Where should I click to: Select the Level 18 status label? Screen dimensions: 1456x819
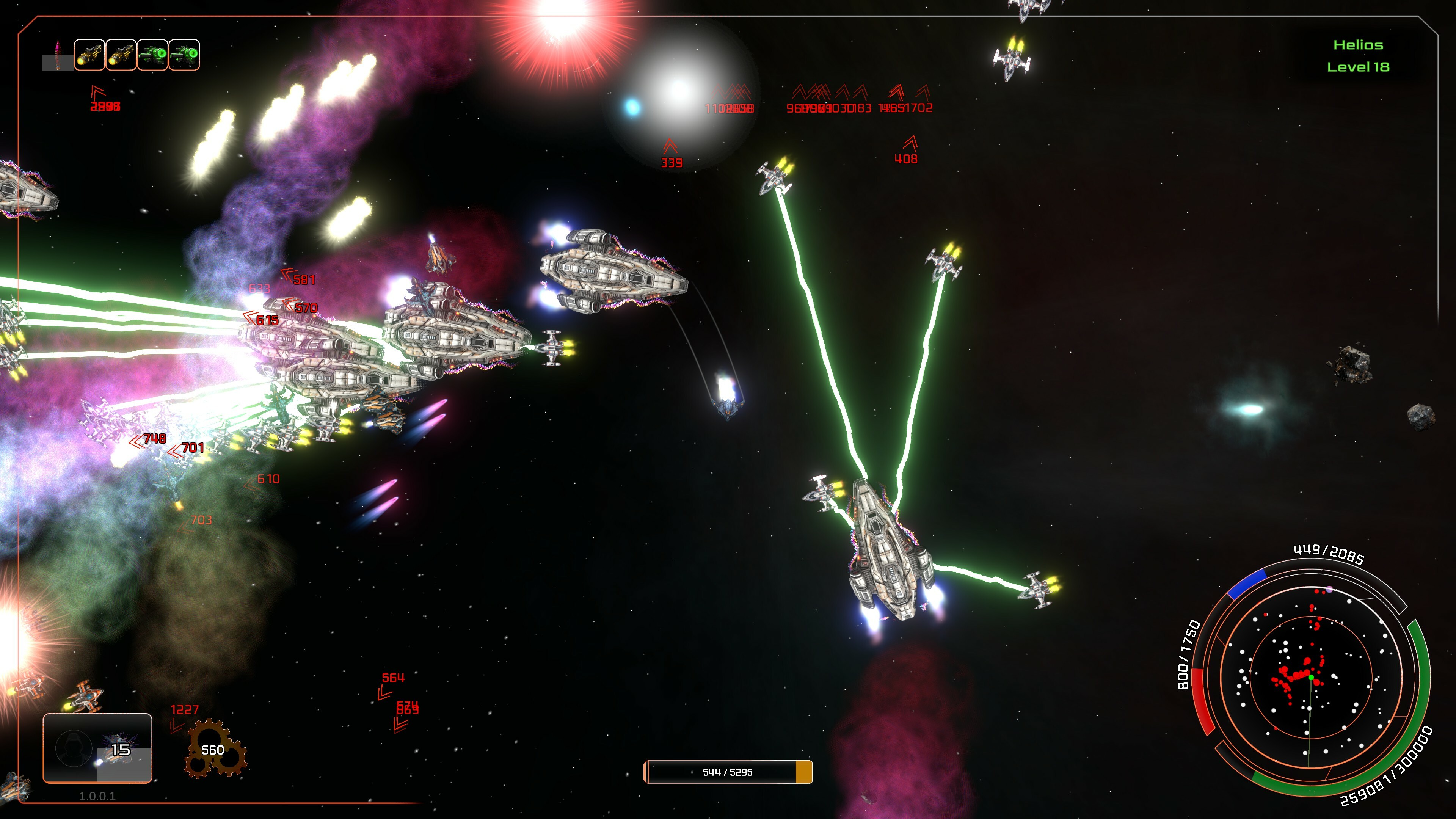(x=1359, y=67)
